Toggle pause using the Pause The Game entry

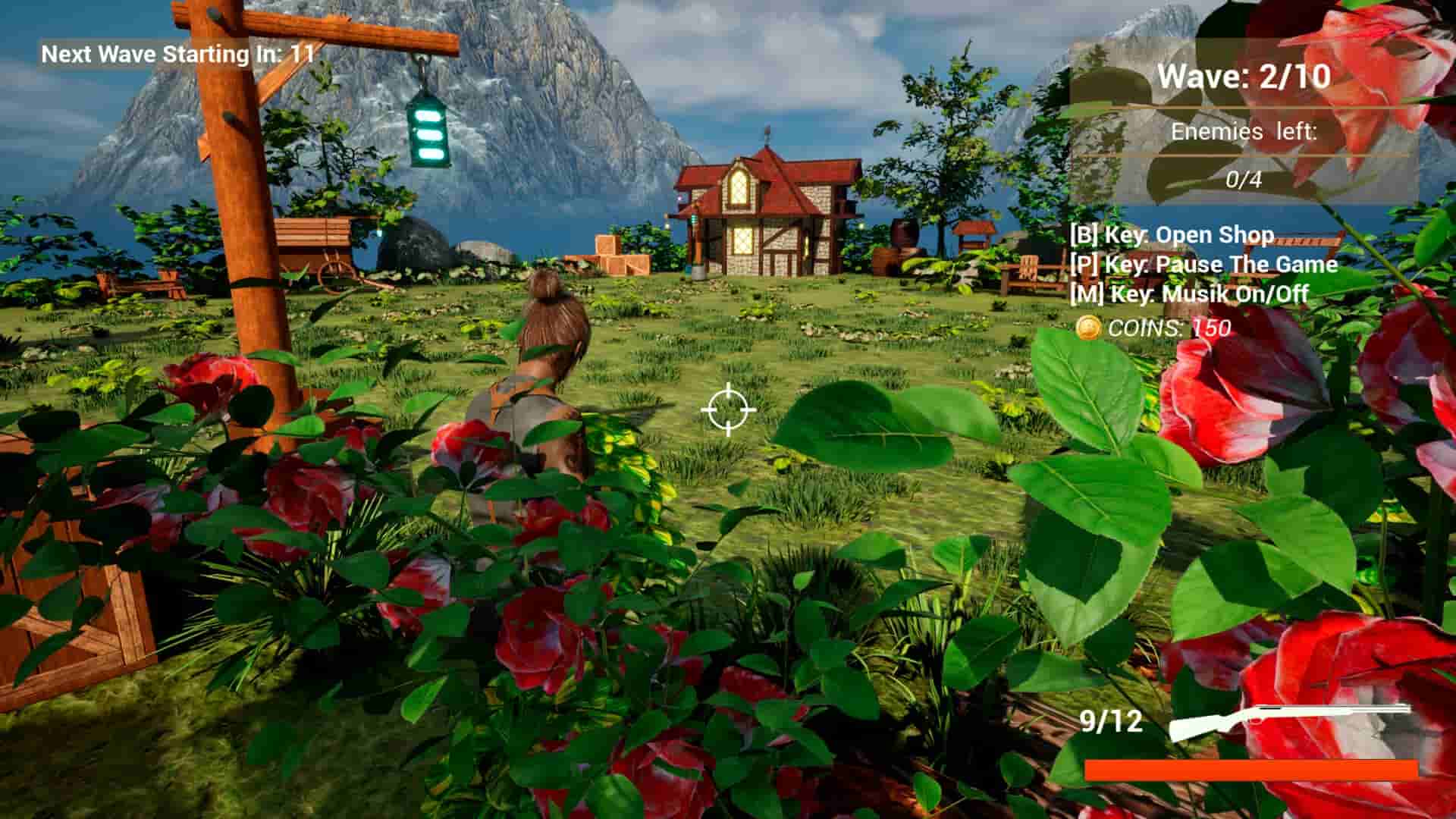pos(1200,265)
